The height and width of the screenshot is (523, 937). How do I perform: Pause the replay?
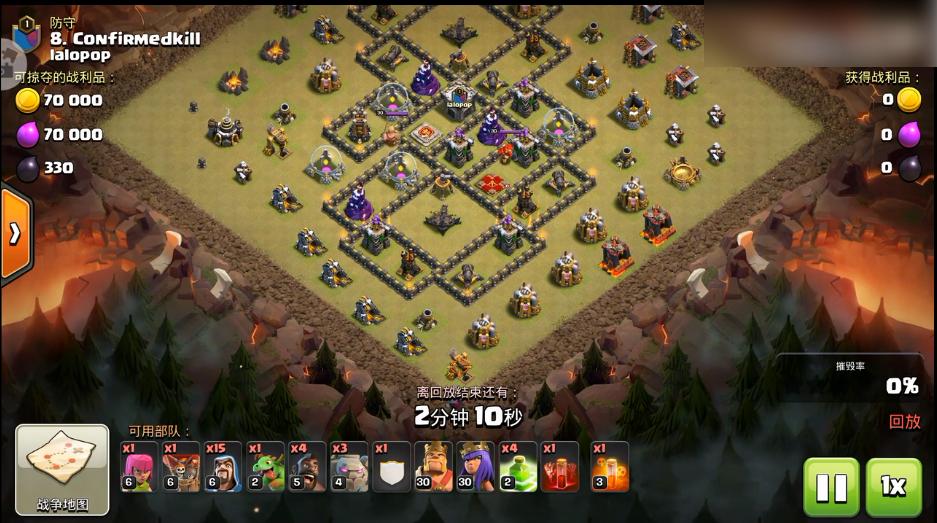[831, 486]
